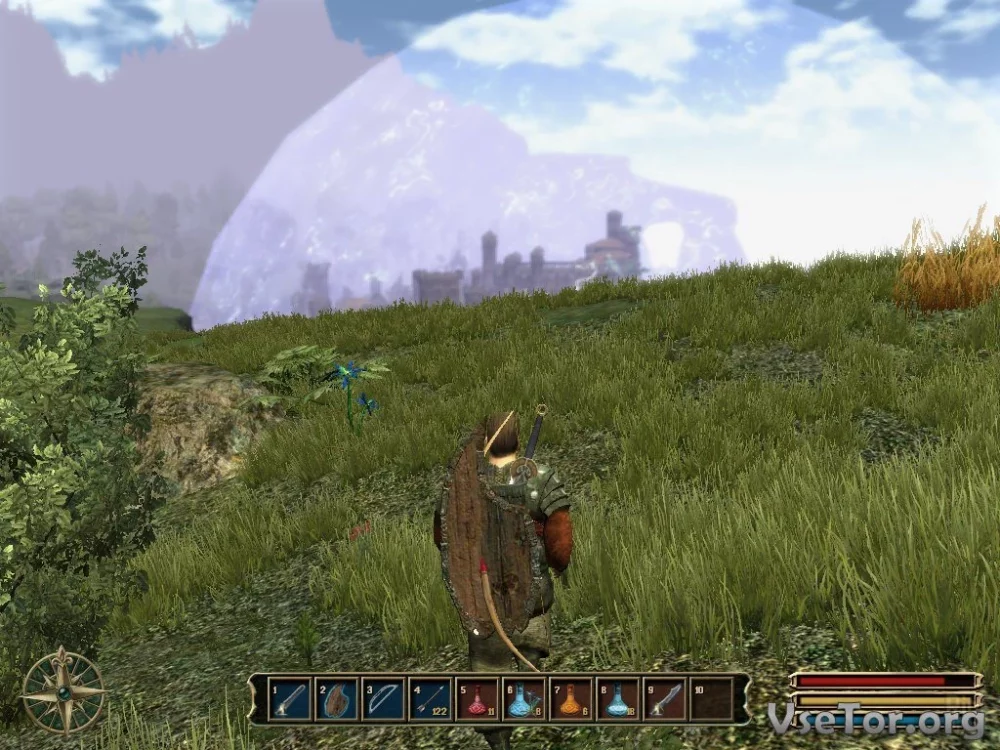Click the compass rose

point(64,691)
